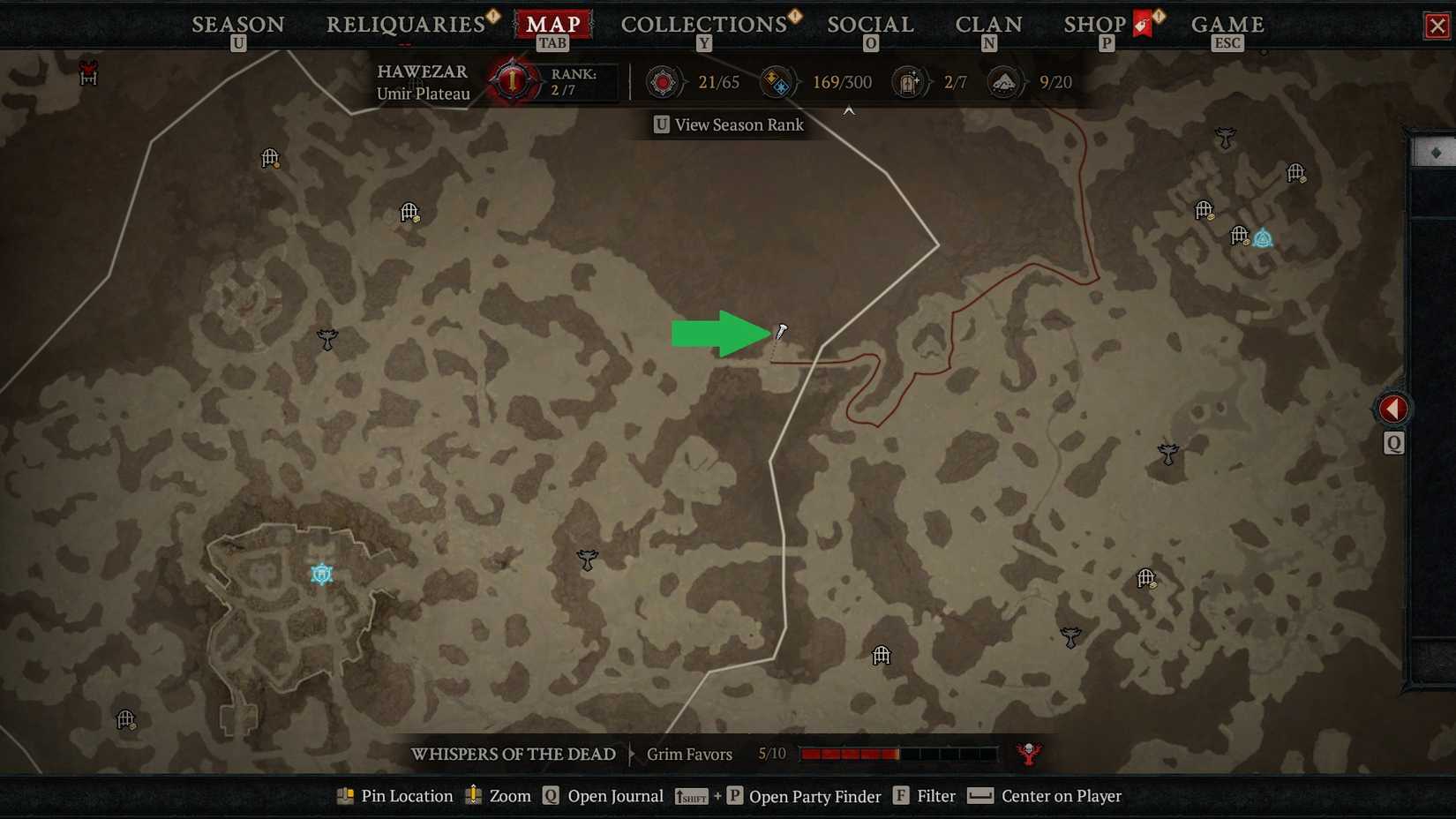The width and height of the screenshot is (1456, 819).
Task: Open the SHOP menu
Action: pyautogui.click(x=1094, y=24)
